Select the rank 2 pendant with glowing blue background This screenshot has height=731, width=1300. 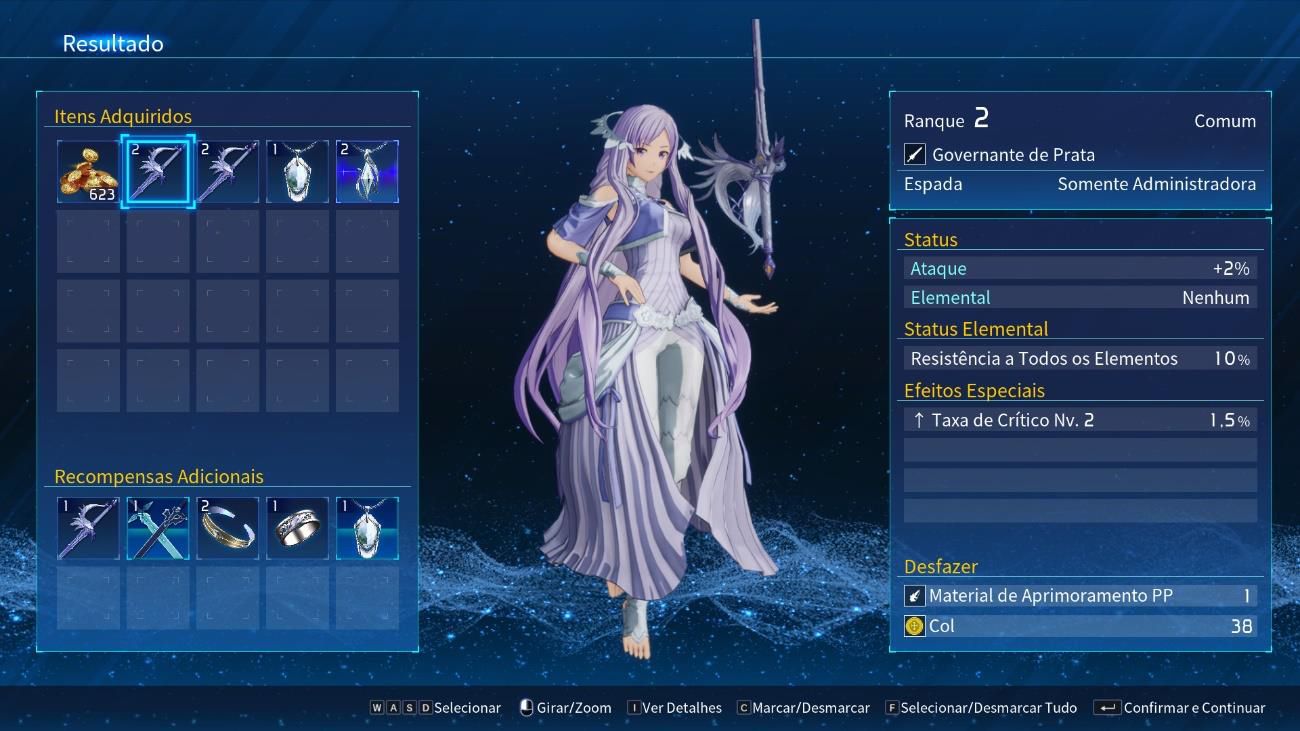367,172
